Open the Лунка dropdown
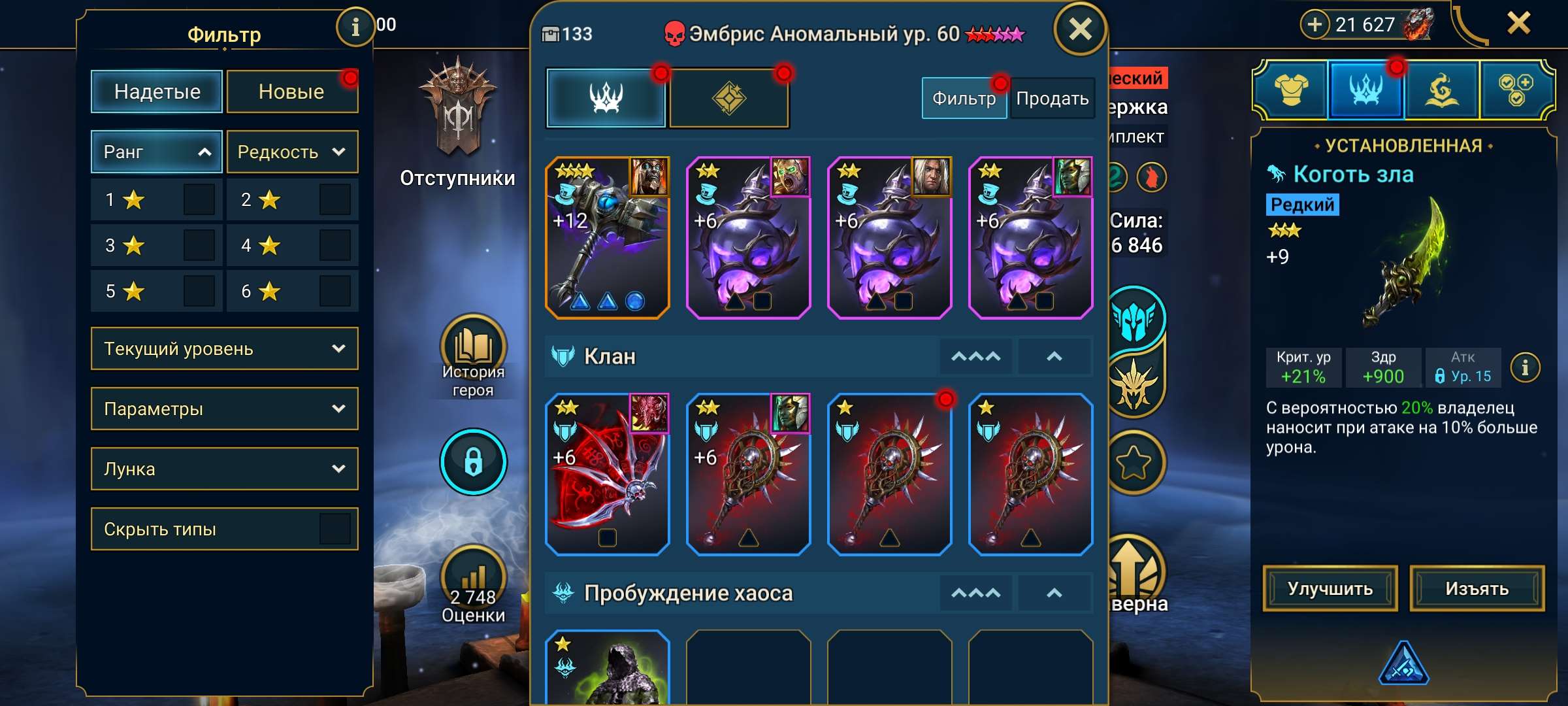This screenshot has height=706, width=1568. click(x=224, y=469)
